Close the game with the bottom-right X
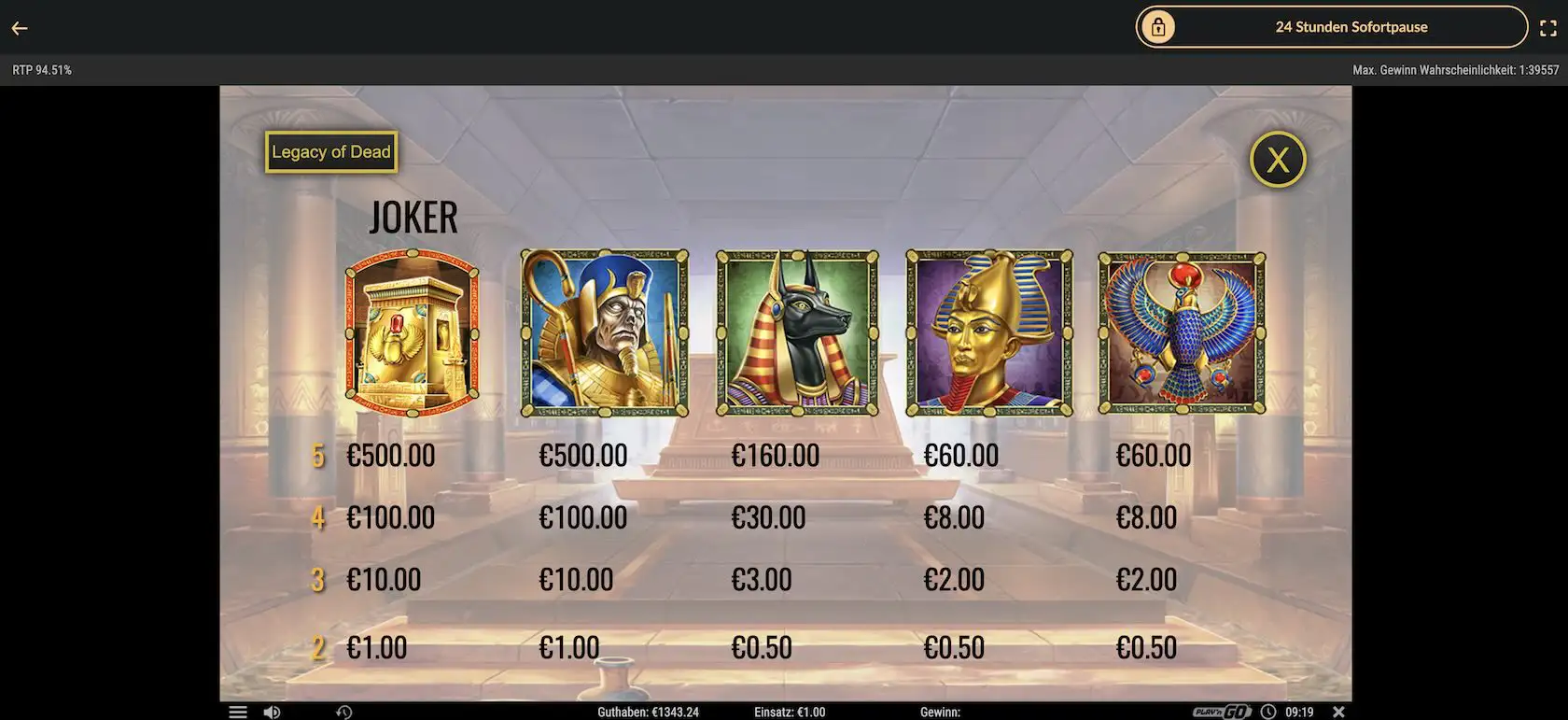Screen dimensions: 1568x720 point(1338,712)
